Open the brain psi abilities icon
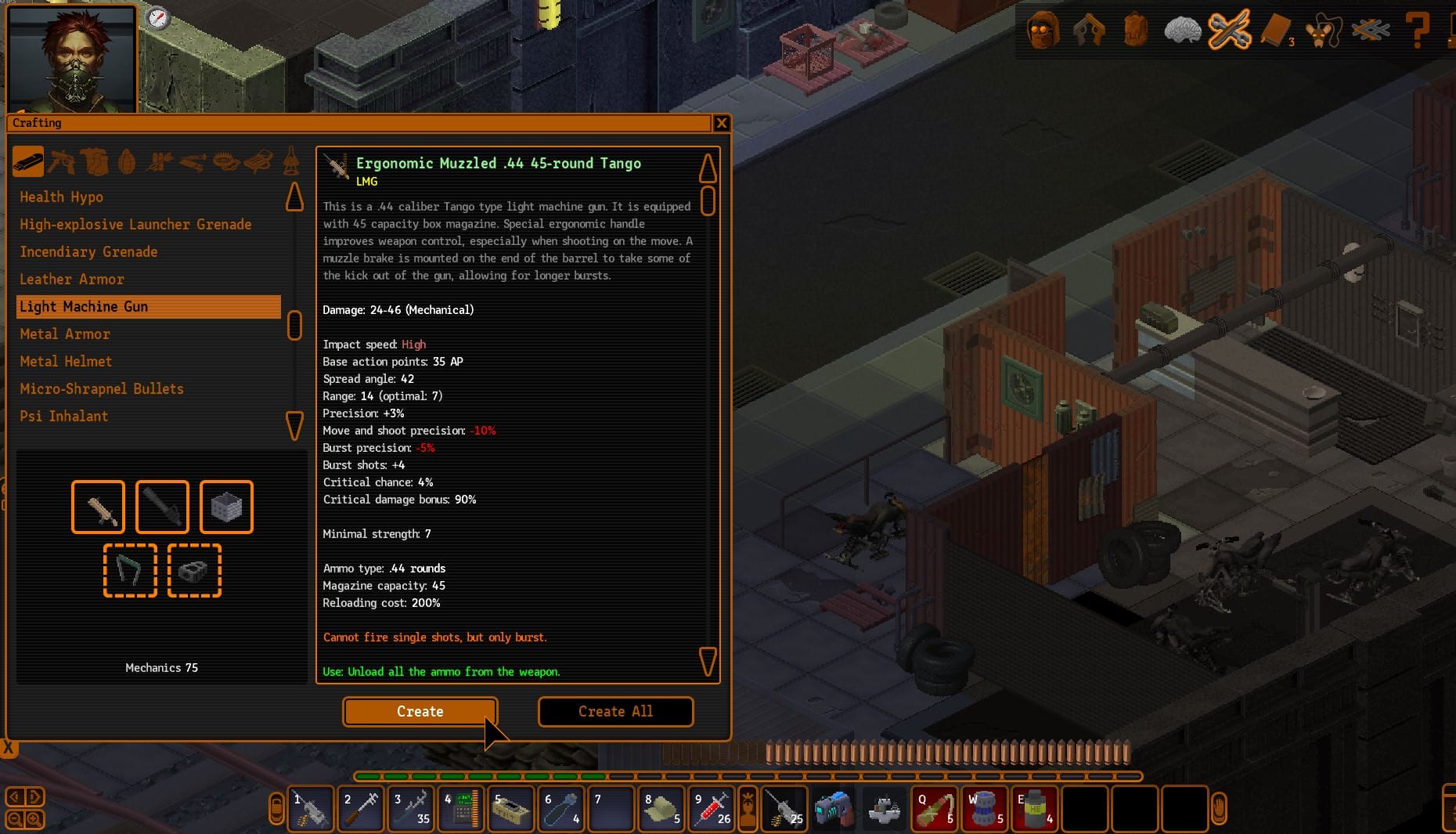Screen dimensions: 1456x834 (1182, 31)
